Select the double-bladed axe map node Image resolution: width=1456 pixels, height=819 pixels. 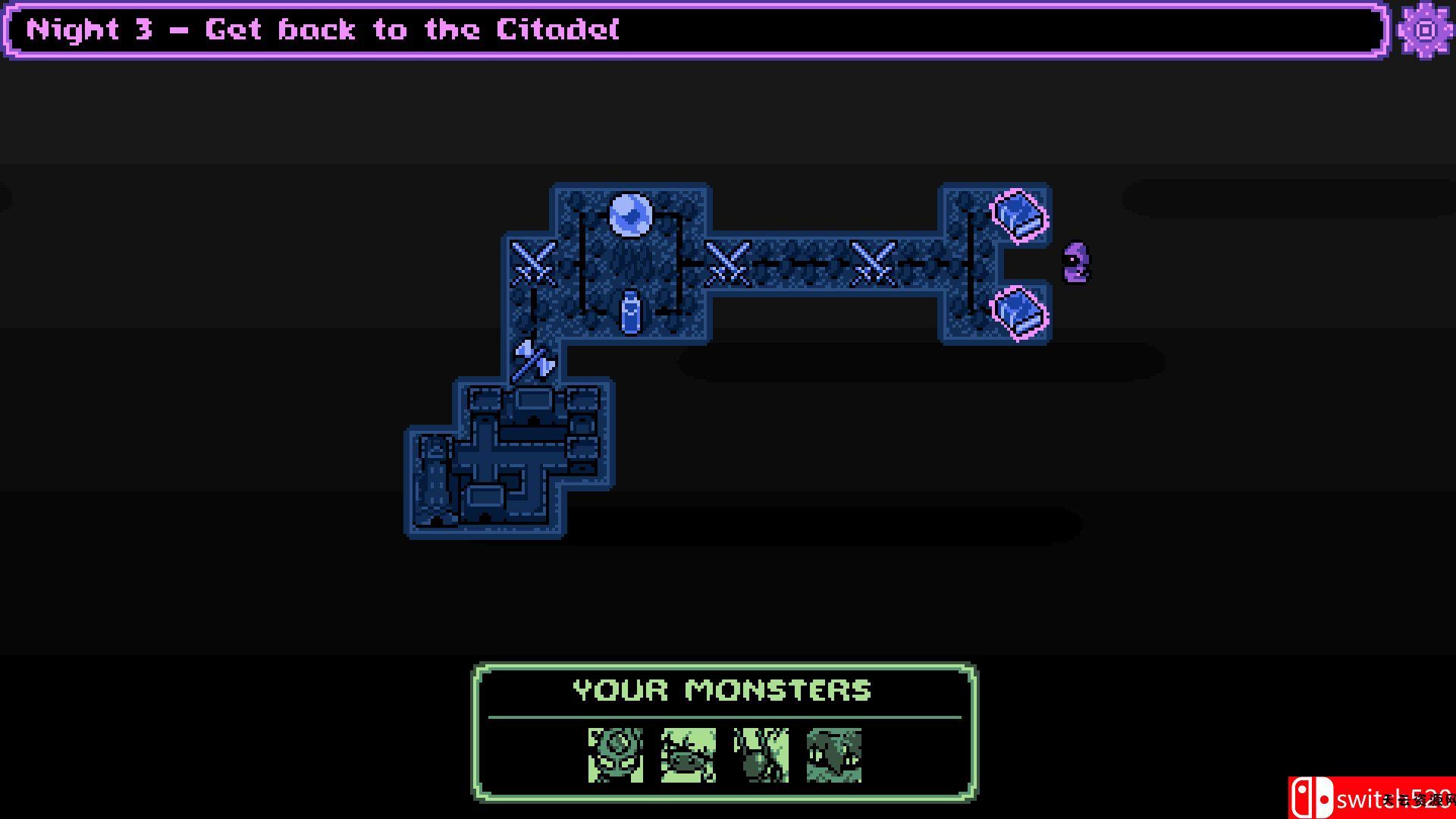click(534, 360)
